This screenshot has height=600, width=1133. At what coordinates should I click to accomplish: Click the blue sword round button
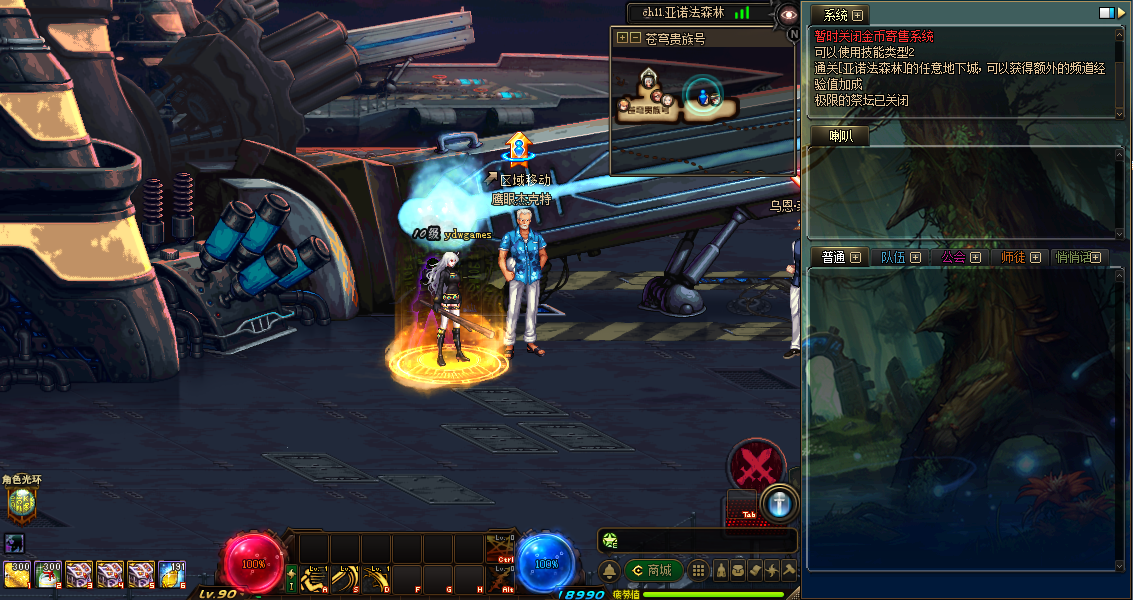click(780, 503)
